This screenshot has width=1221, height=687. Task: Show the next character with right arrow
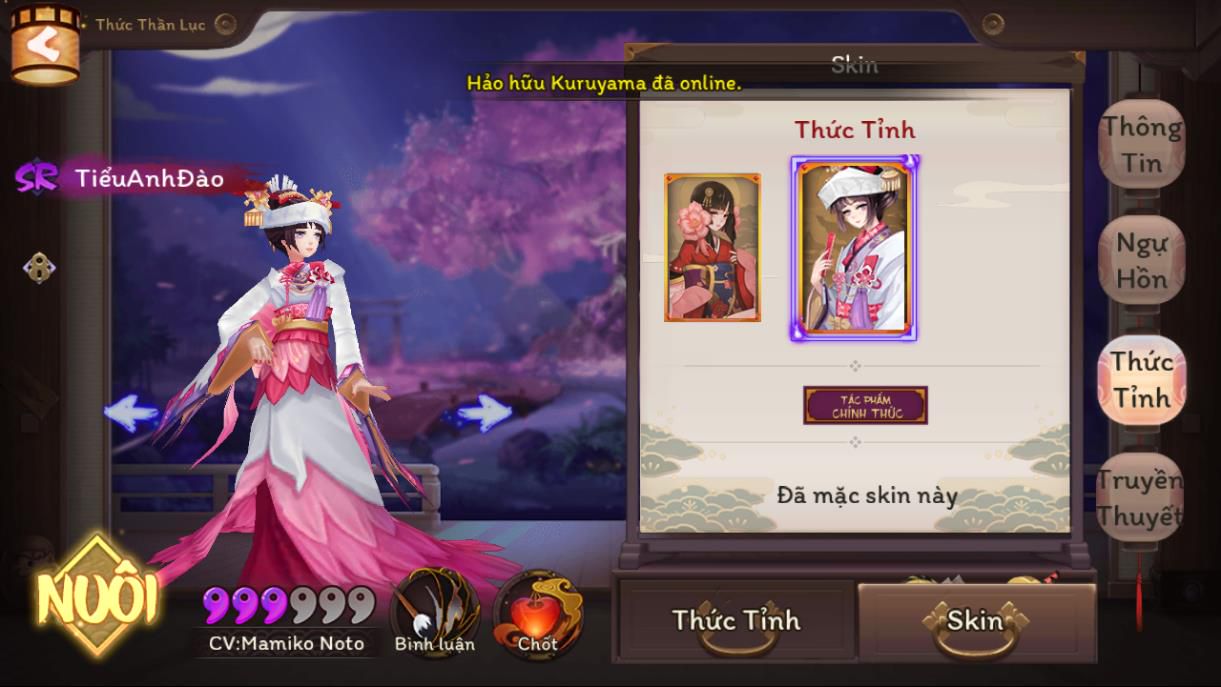pos(484,412)
